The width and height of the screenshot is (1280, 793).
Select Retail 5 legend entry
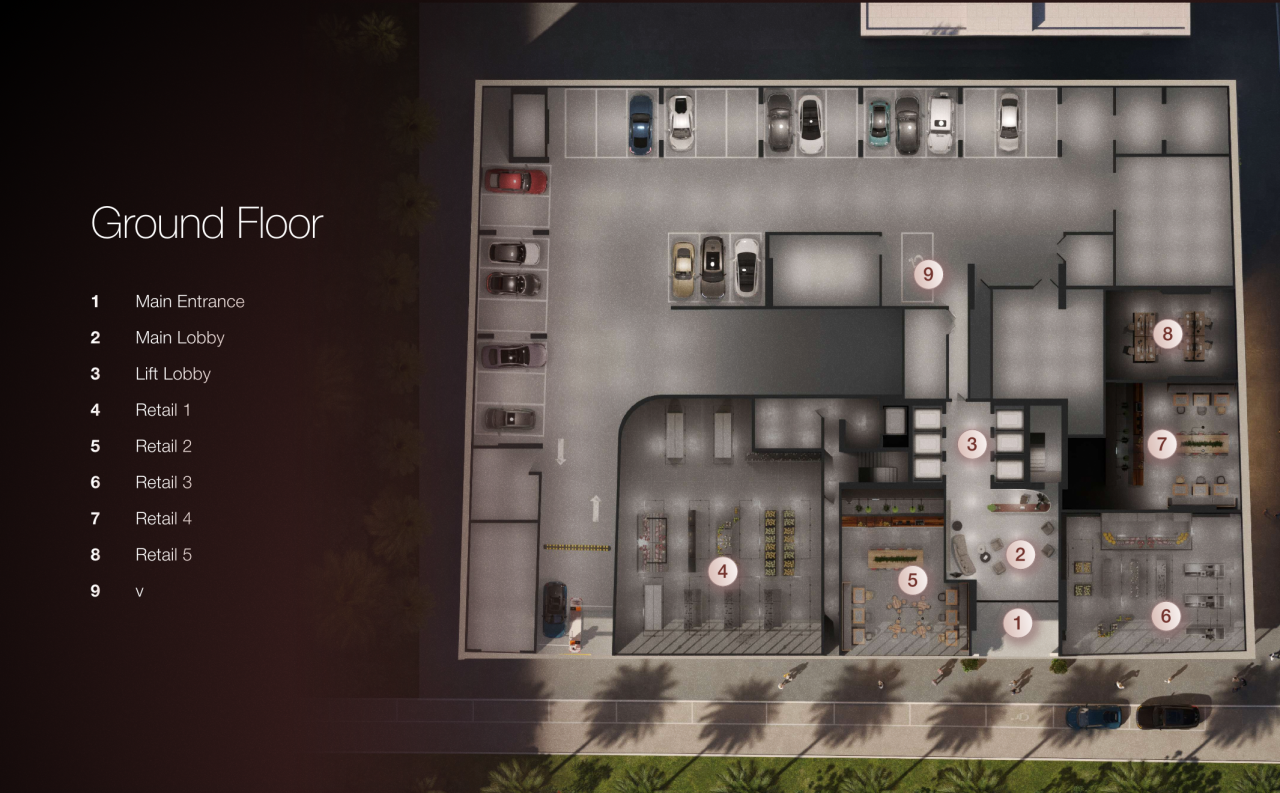[163, 554]
